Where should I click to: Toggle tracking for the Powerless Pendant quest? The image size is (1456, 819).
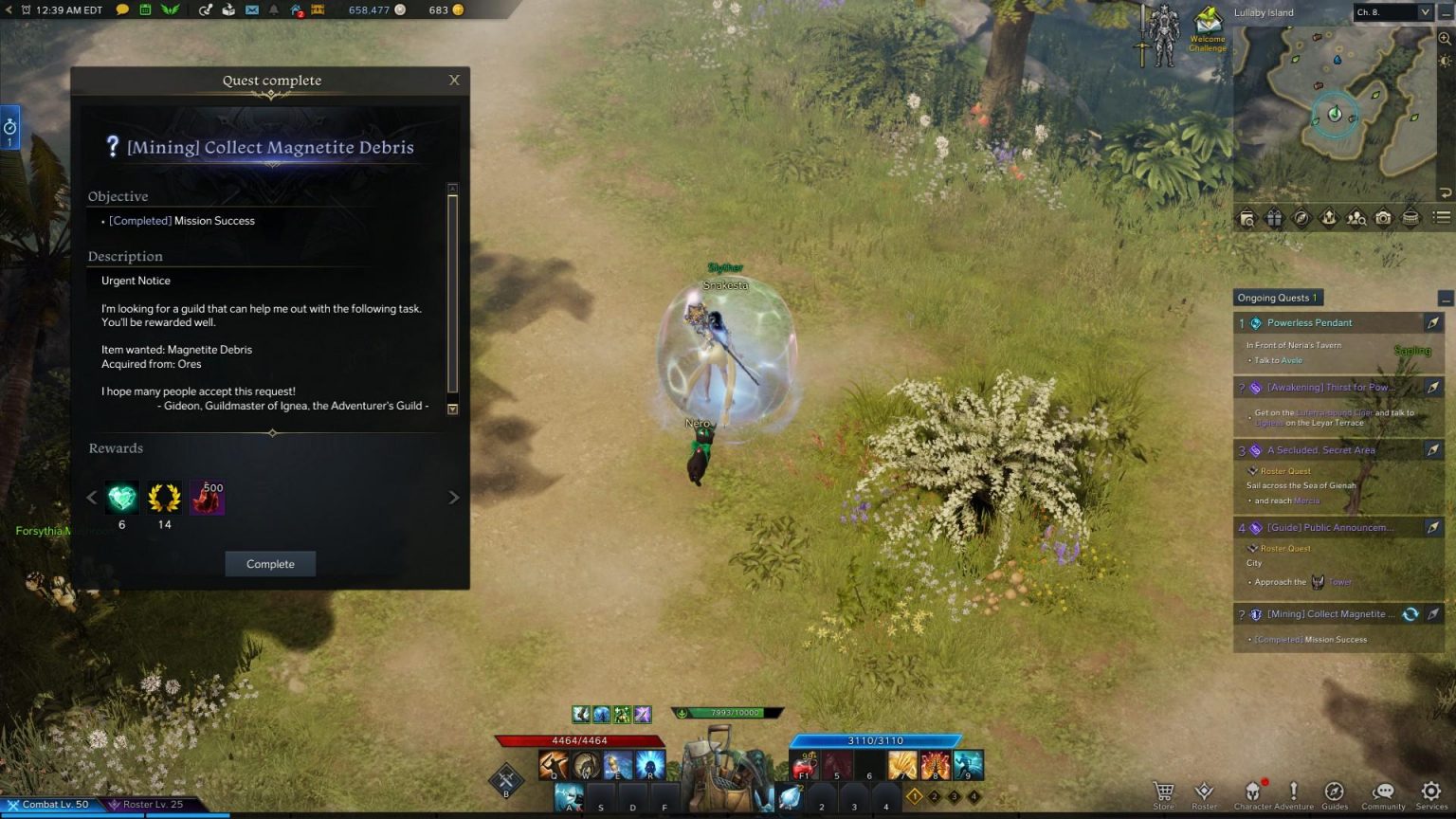[x=1433, y=322]
